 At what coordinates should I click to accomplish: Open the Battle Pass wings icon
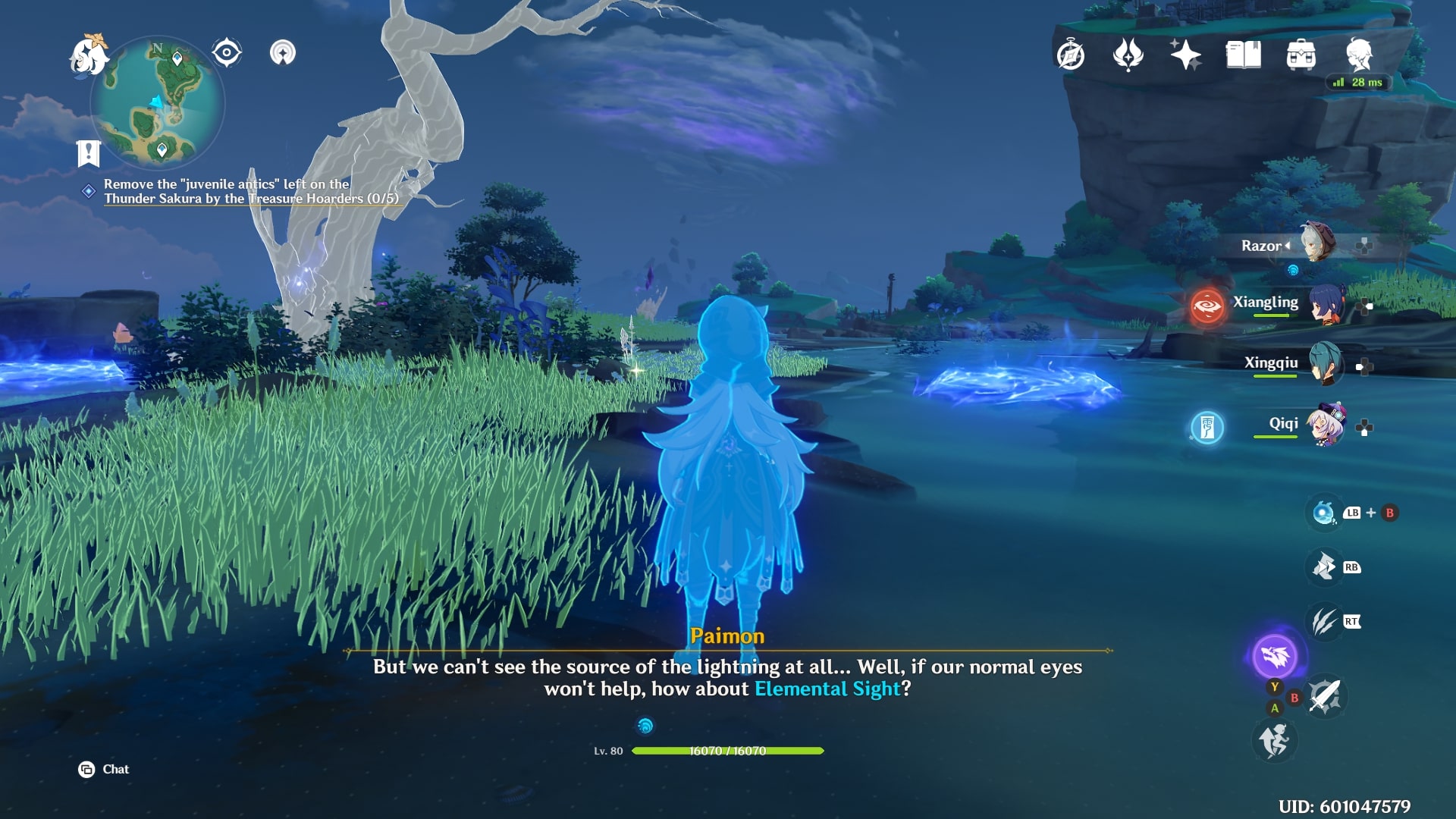point(1129,55)
